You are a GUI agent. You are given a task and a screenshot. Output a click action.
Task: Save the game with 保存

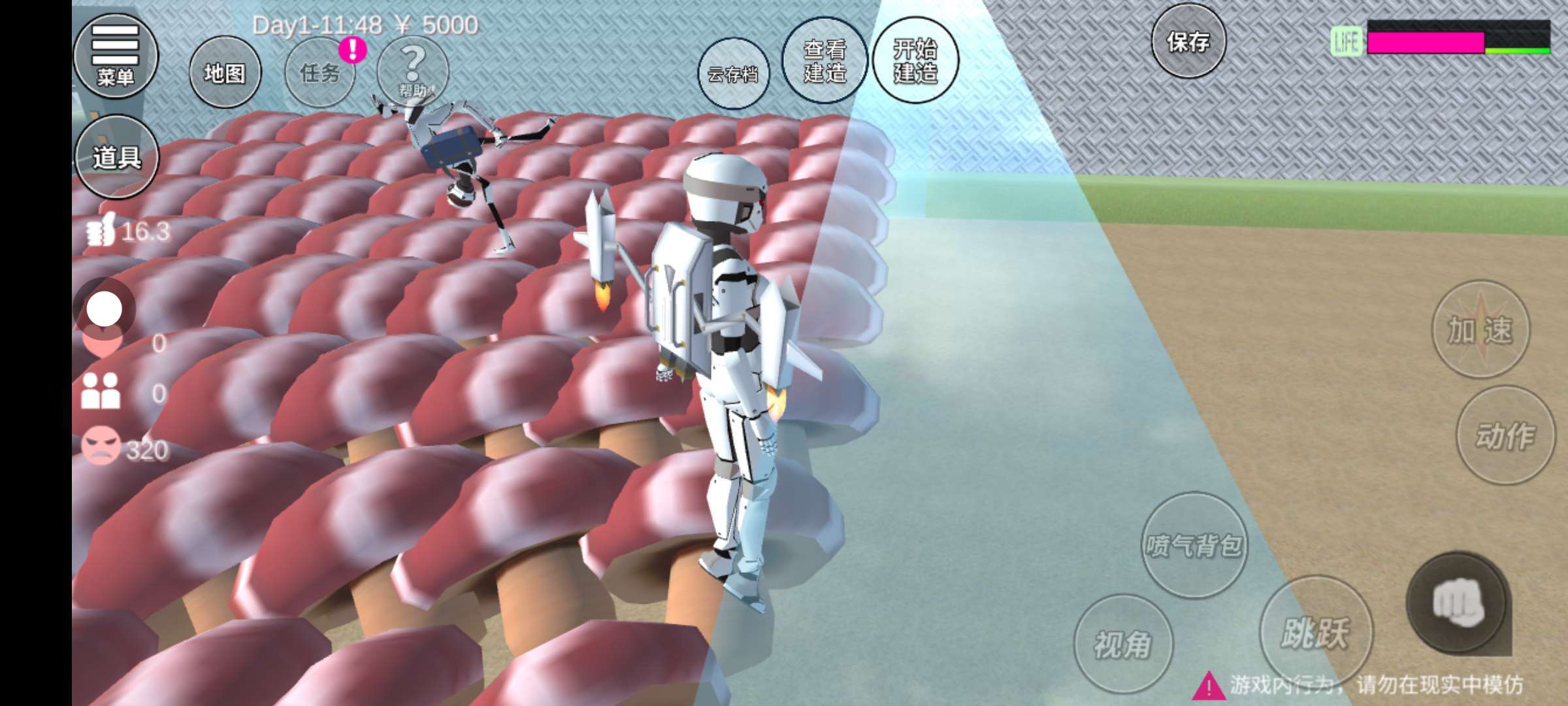coord(1188,42)
